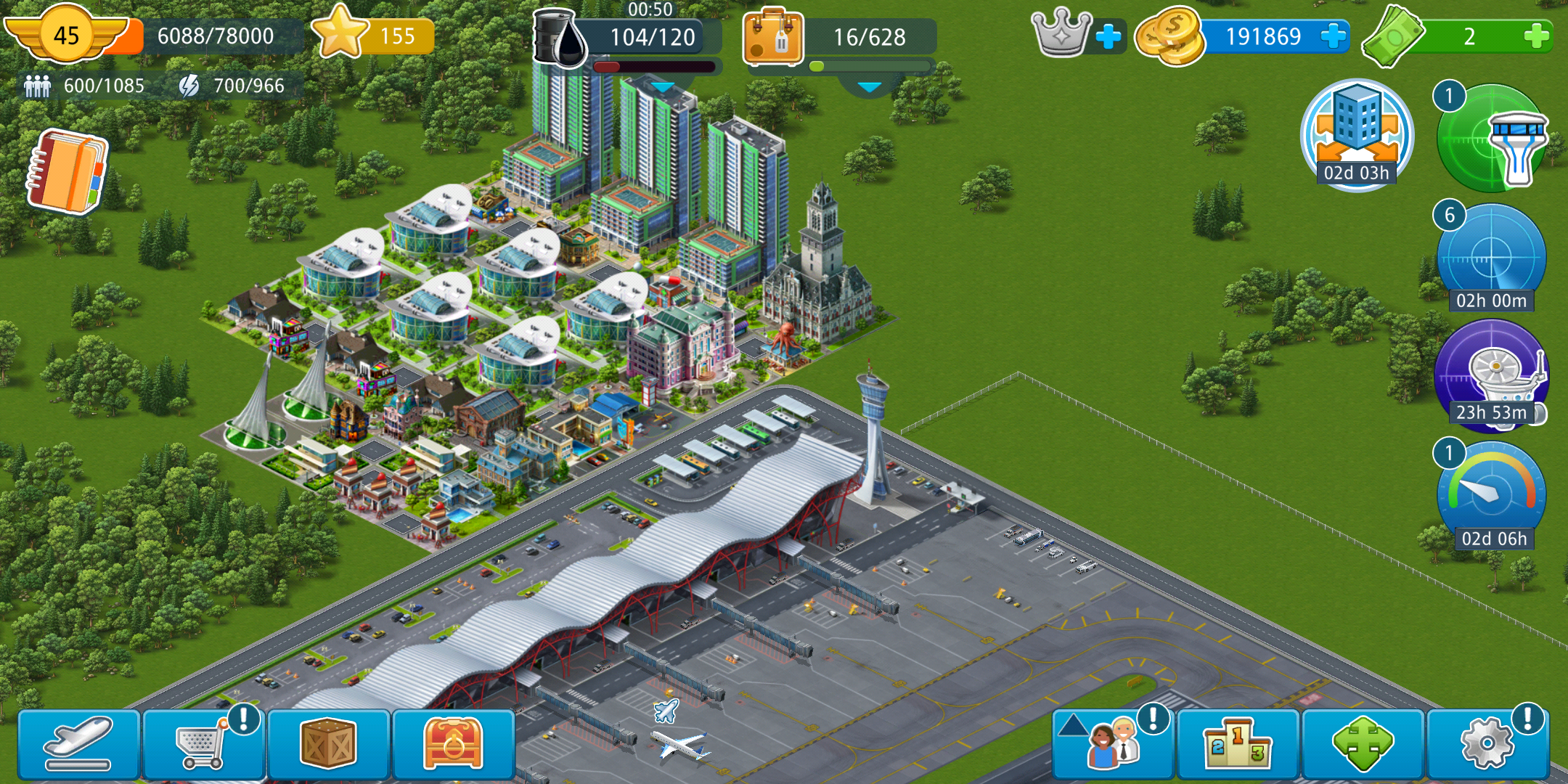Open the red treasure chest menu

(x=453, y=745)
